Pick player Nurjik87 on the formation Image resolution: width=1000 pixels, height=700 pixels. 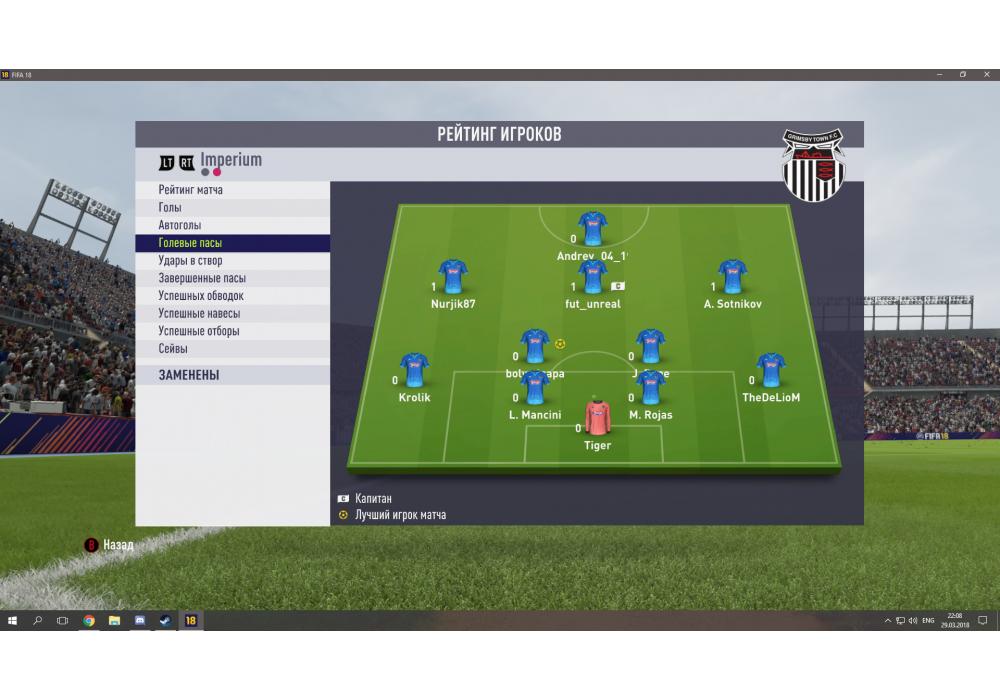(x=453, y=278)
